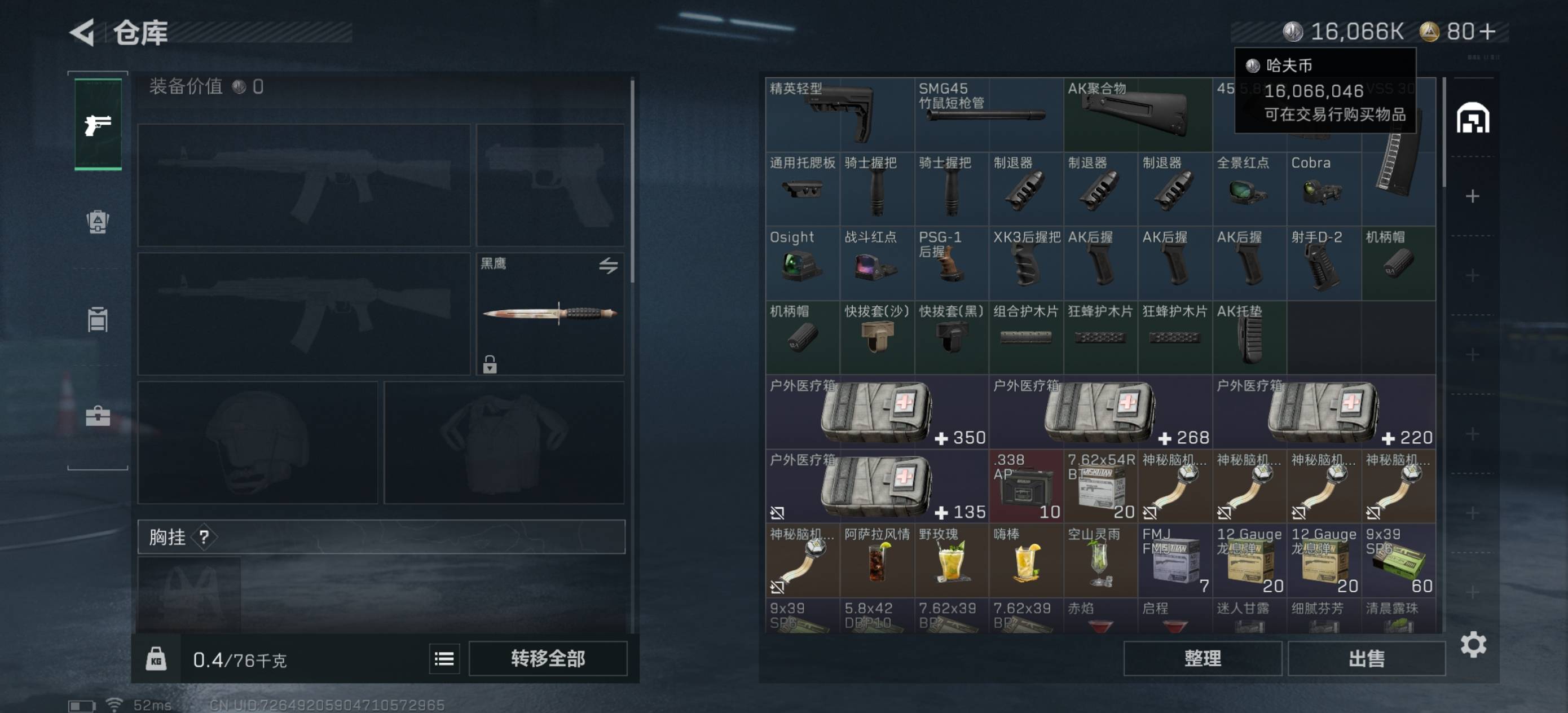Switch to the backpack tab

coord(98,222)
